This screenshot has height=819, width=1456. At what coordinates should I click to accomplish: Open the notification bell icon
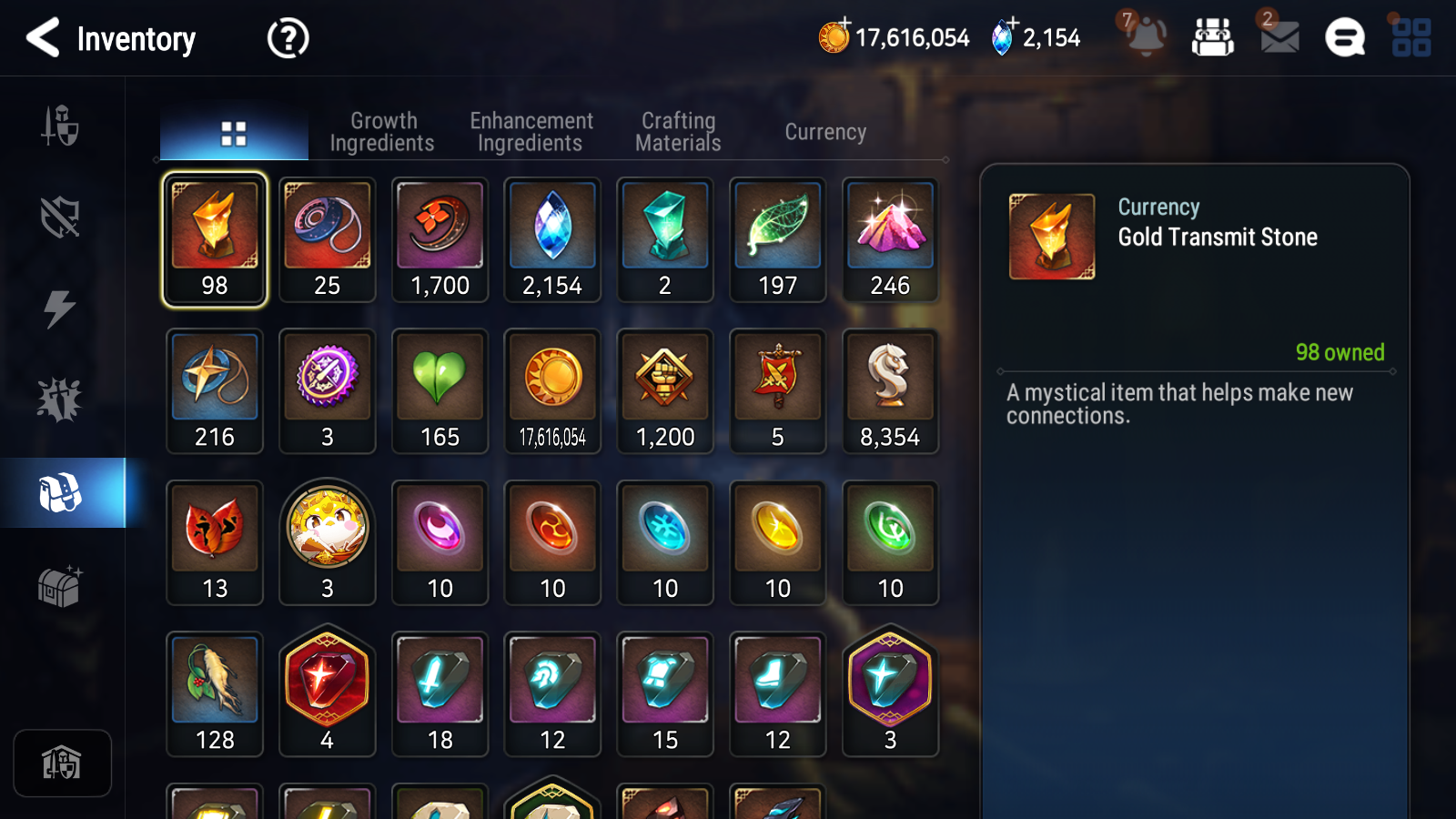1146,38
